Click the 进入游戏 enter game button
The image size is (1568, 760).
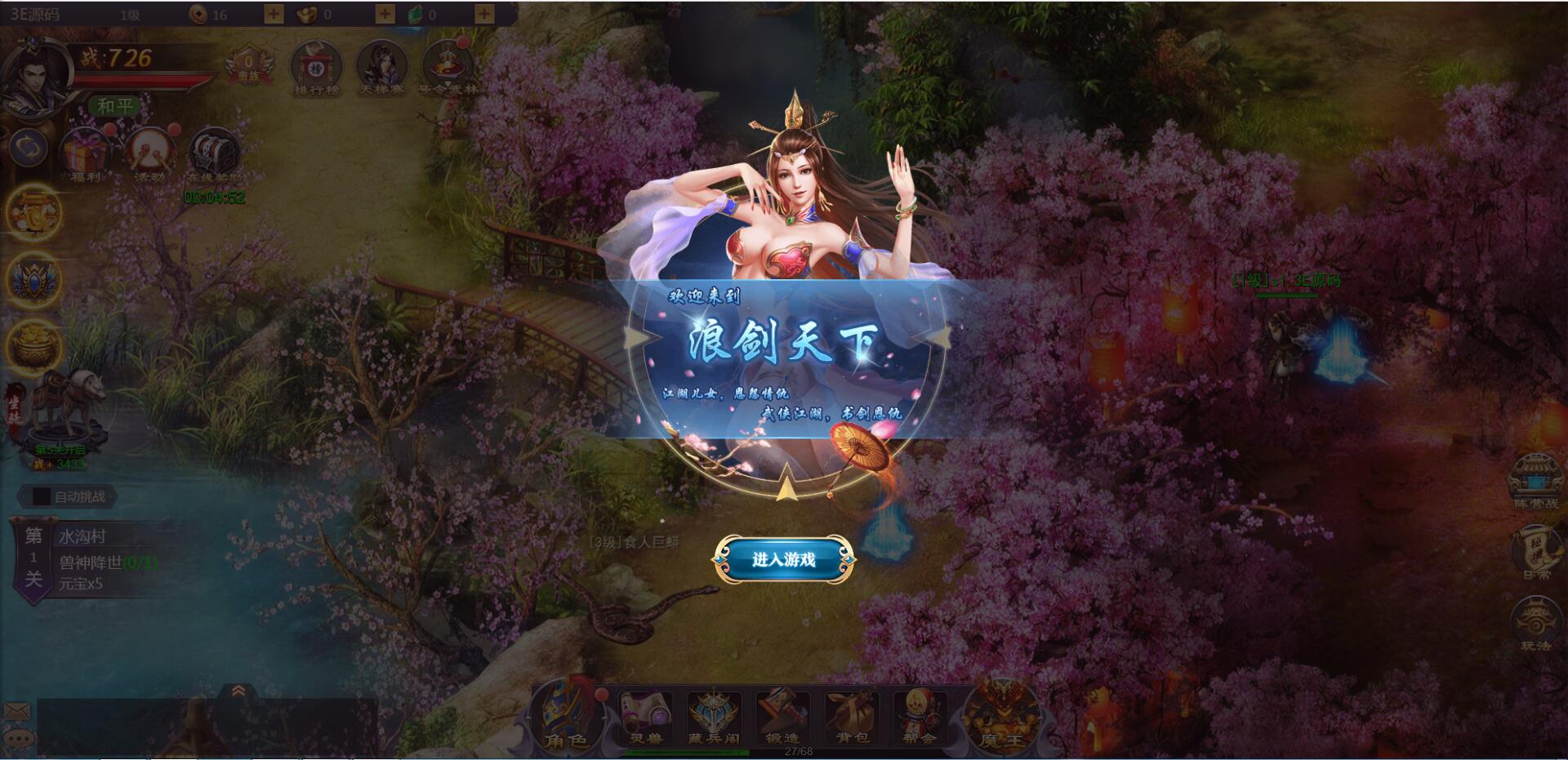[x=784, y=561]
